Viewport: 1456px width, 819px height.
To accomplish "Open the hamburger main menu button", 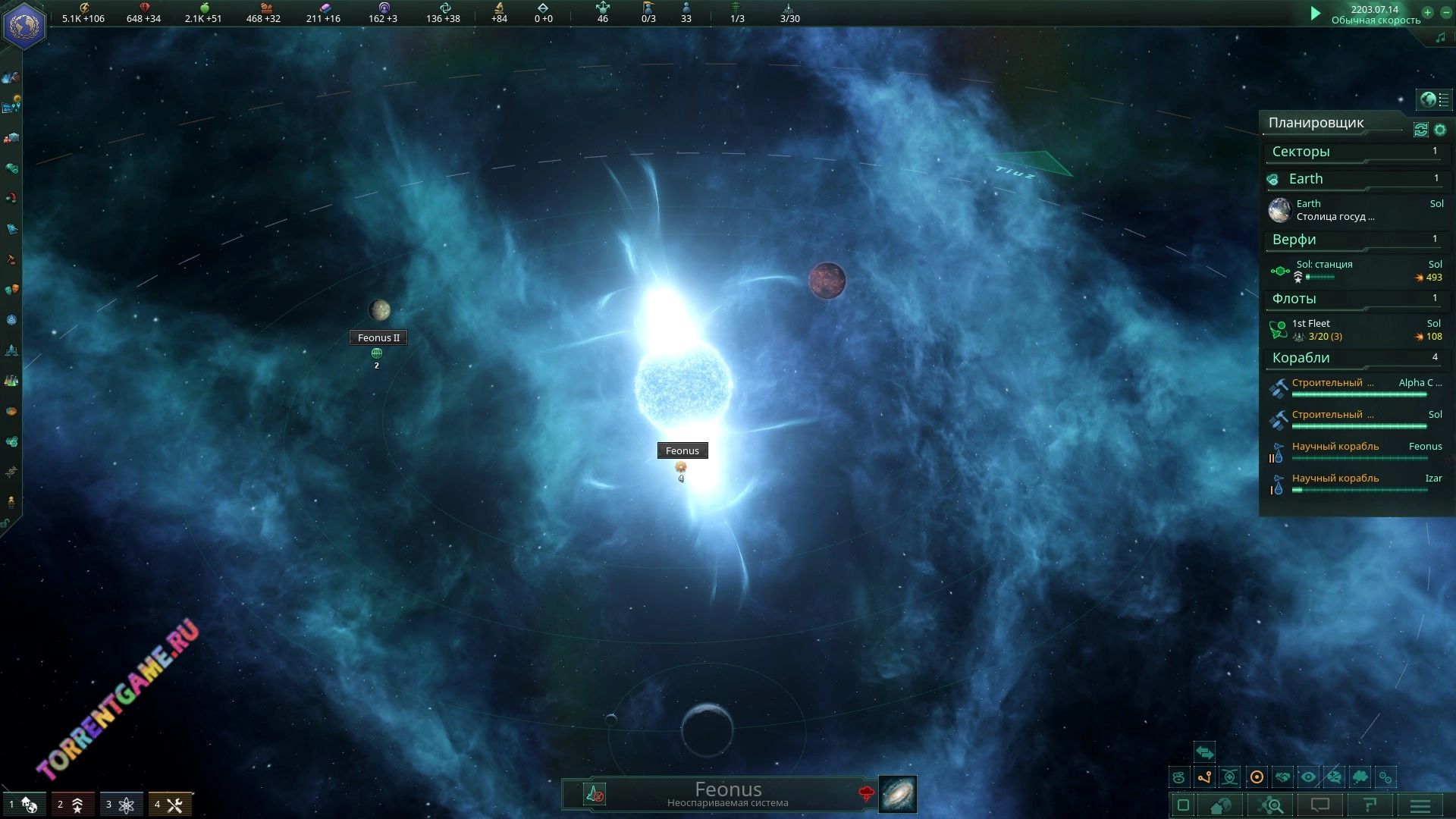I will [x=1420, y=805].
